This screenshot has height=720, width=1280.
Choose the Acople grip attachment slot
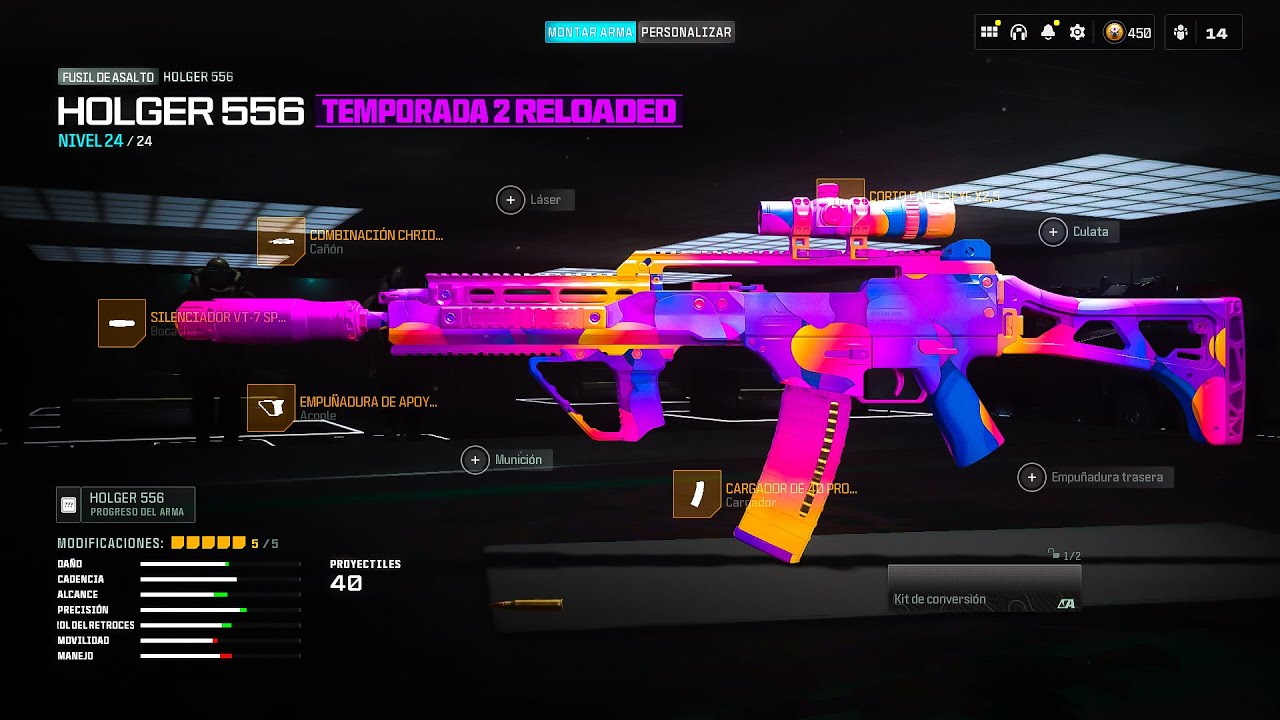click(271, 408)
